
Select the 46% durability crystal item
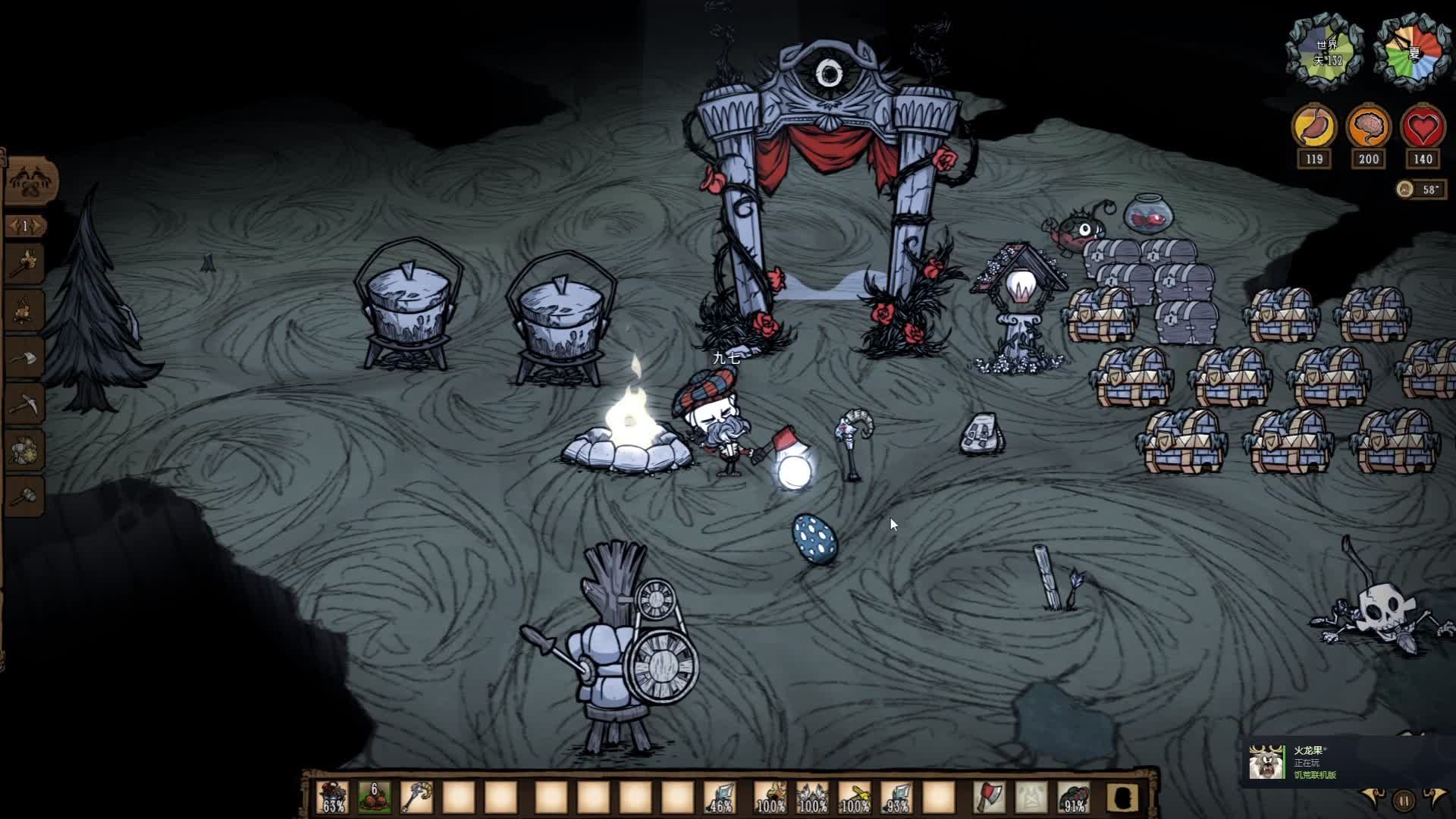click(719, 798)
